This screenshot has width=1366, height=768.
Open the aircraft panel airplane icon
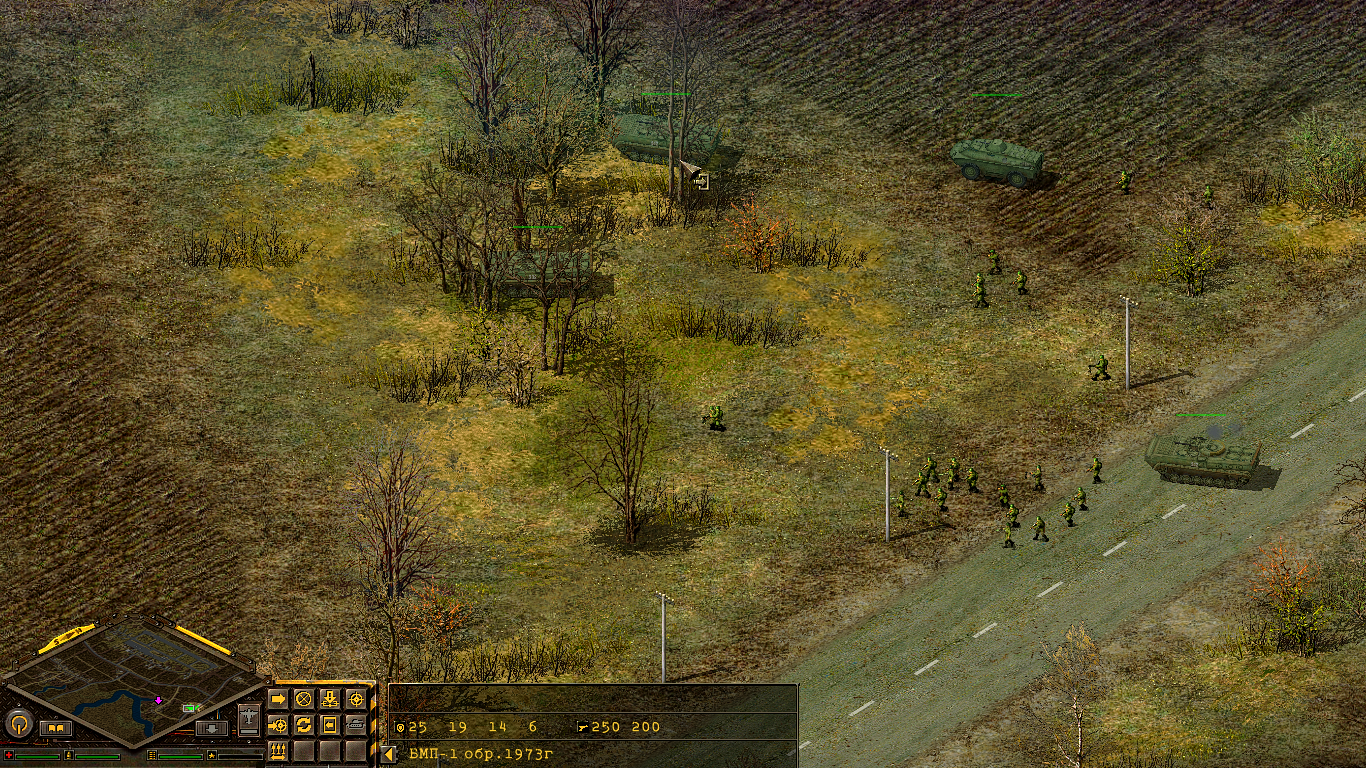point(248,718)
